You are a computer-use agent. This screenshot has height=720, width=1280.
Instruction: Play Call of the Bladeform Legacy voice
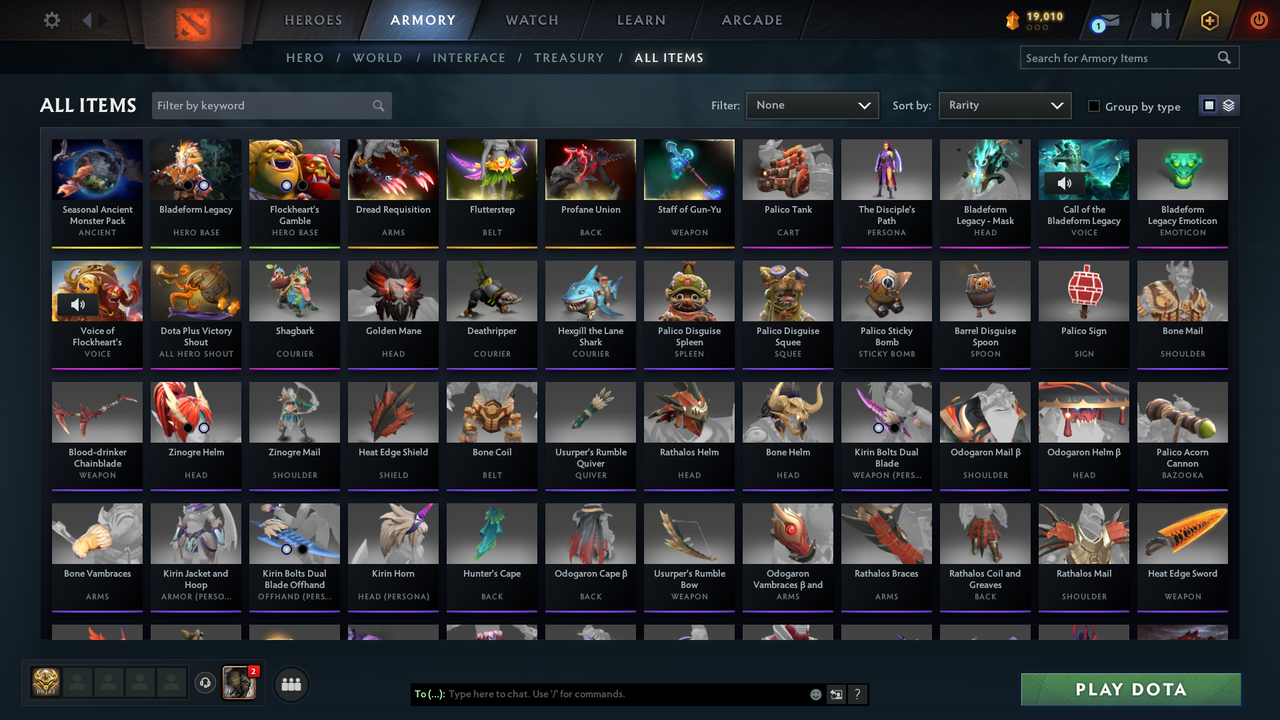click(x=1065, y=183)
